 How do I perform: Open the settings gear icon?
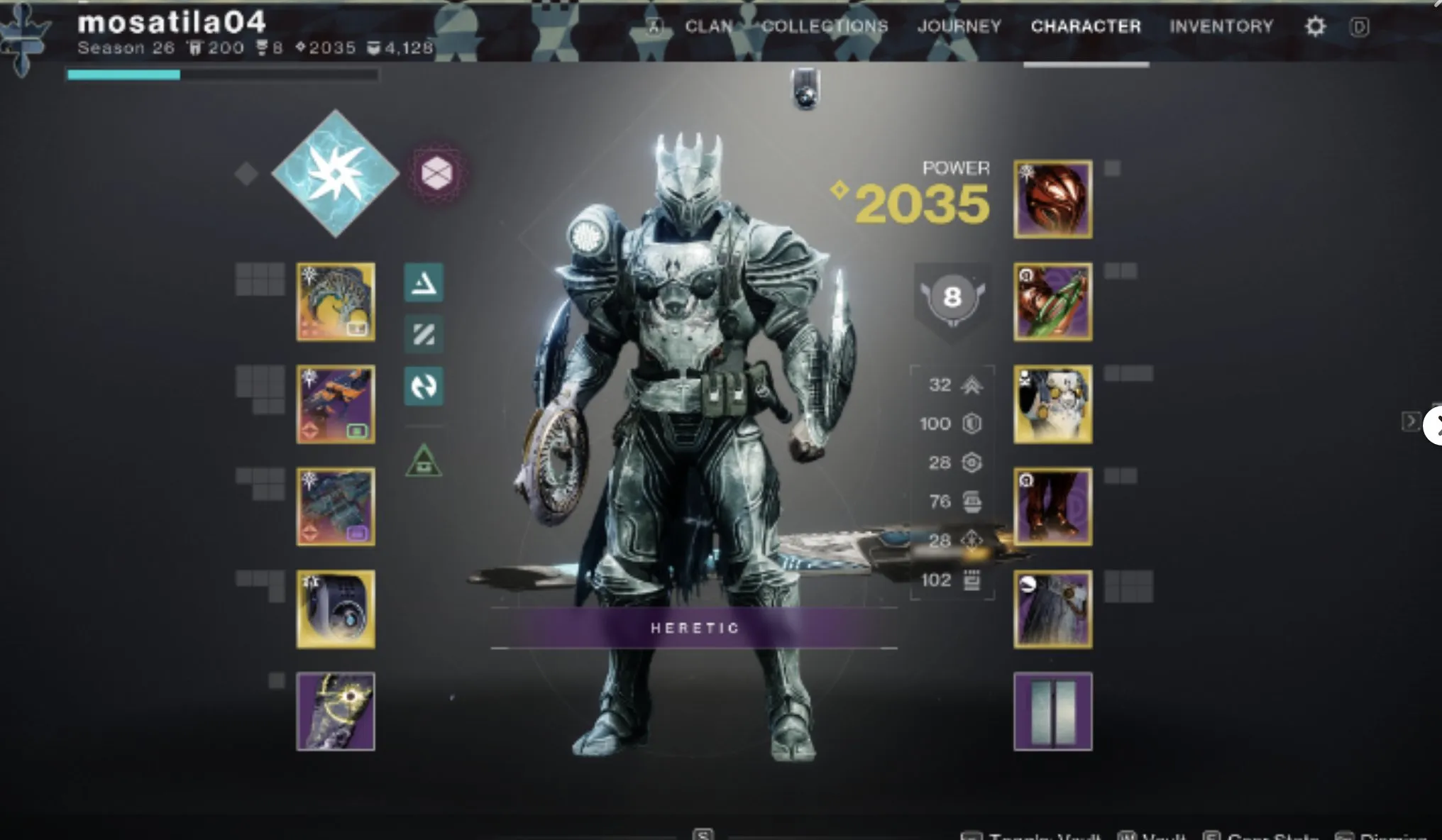[x=1315, y=26]
